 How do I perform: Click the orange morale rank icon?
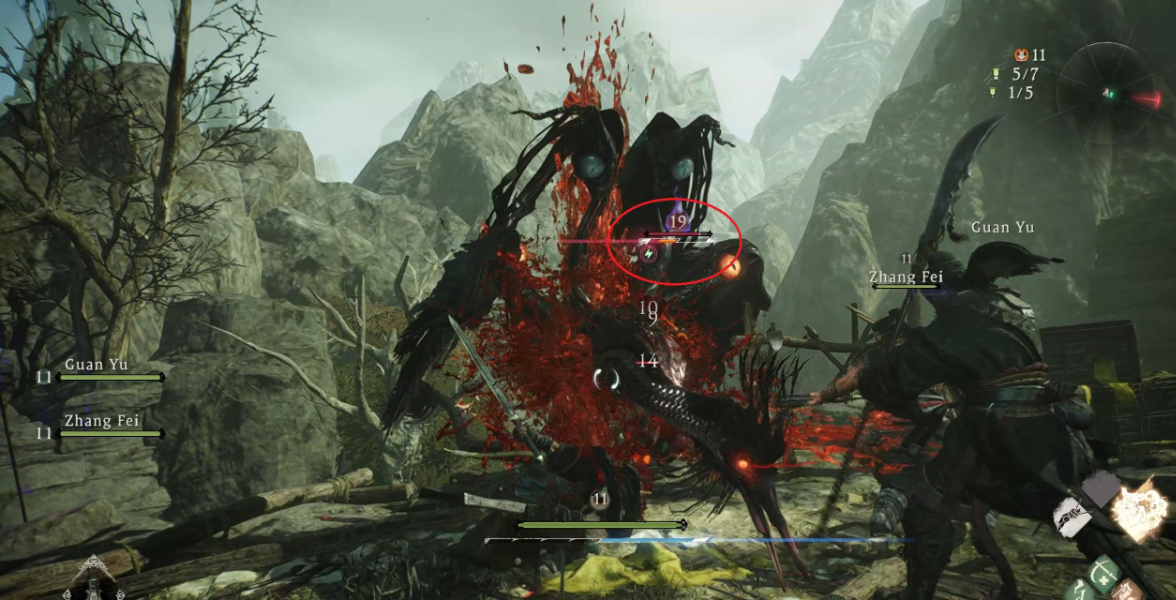coord(1021,55)
